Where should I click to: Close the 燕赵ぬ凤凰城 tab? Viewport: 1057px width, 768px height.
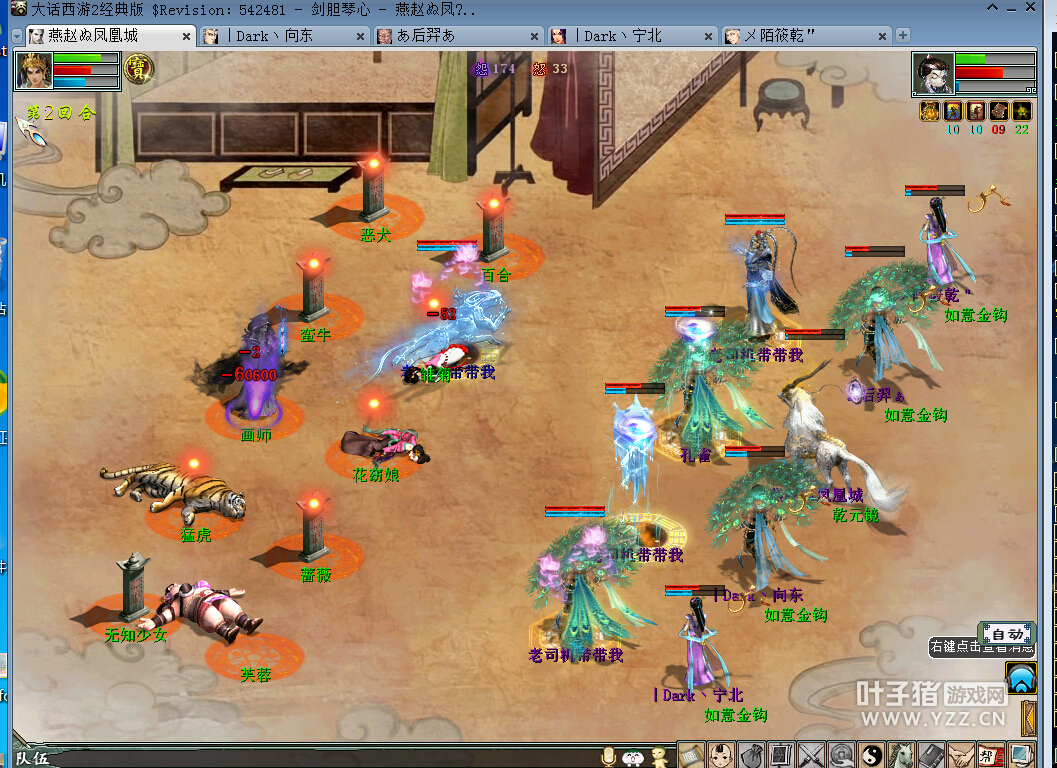pyautogui.click(x=186, y=36)
